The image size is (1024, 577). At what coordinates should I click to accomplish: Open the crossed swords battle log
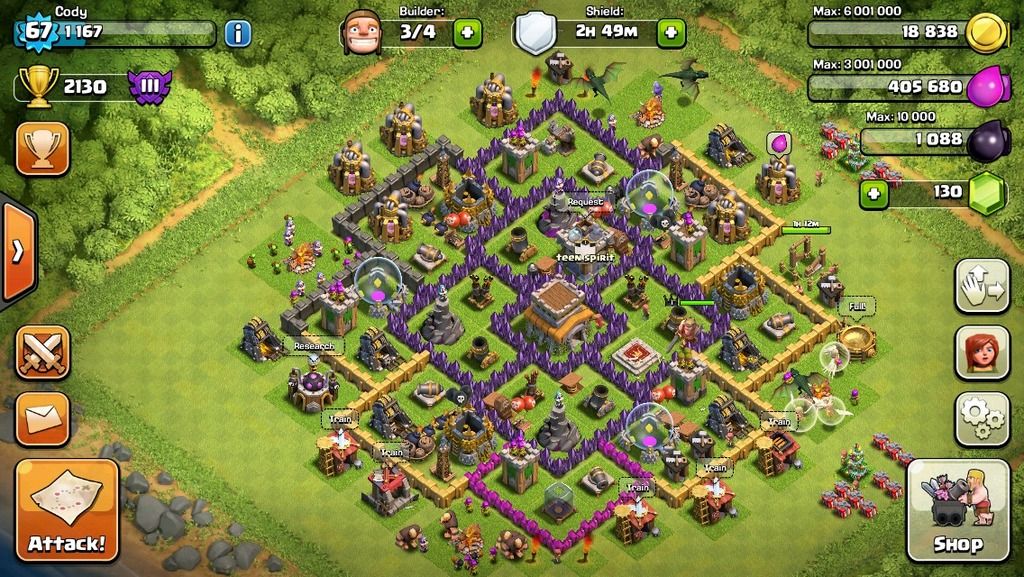pyautogui.click(x=42, y=352)
